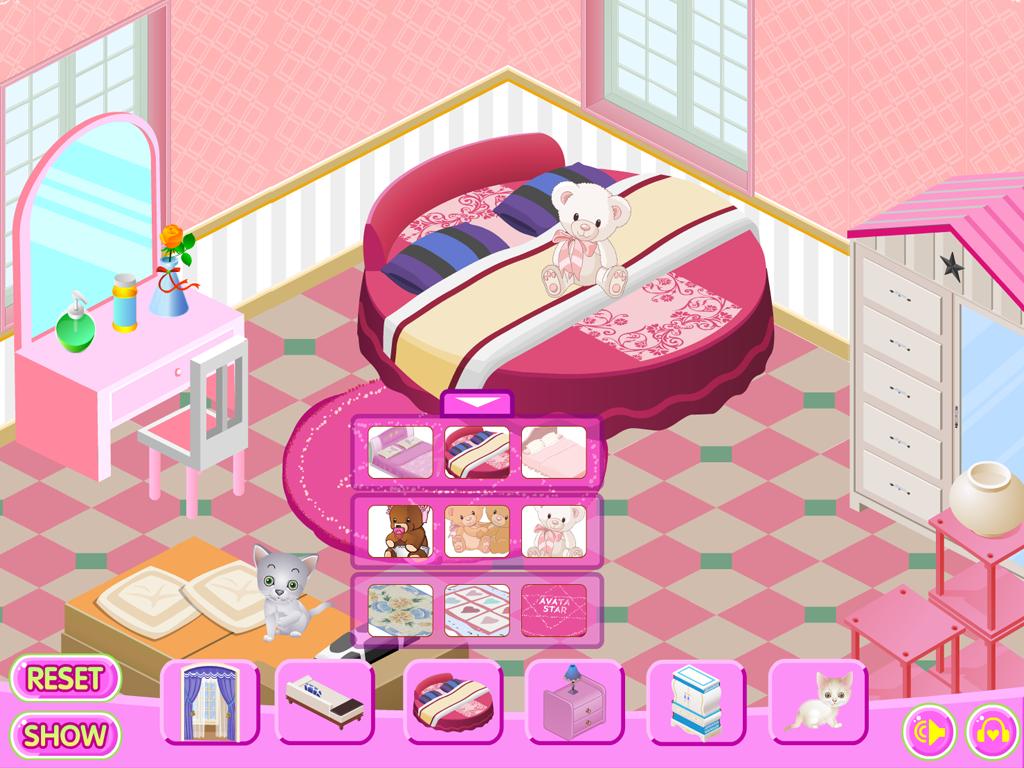The image size is (1024, 768).
Task: Select the round red bed thumbnail
Action: click(x=477, y=452)
